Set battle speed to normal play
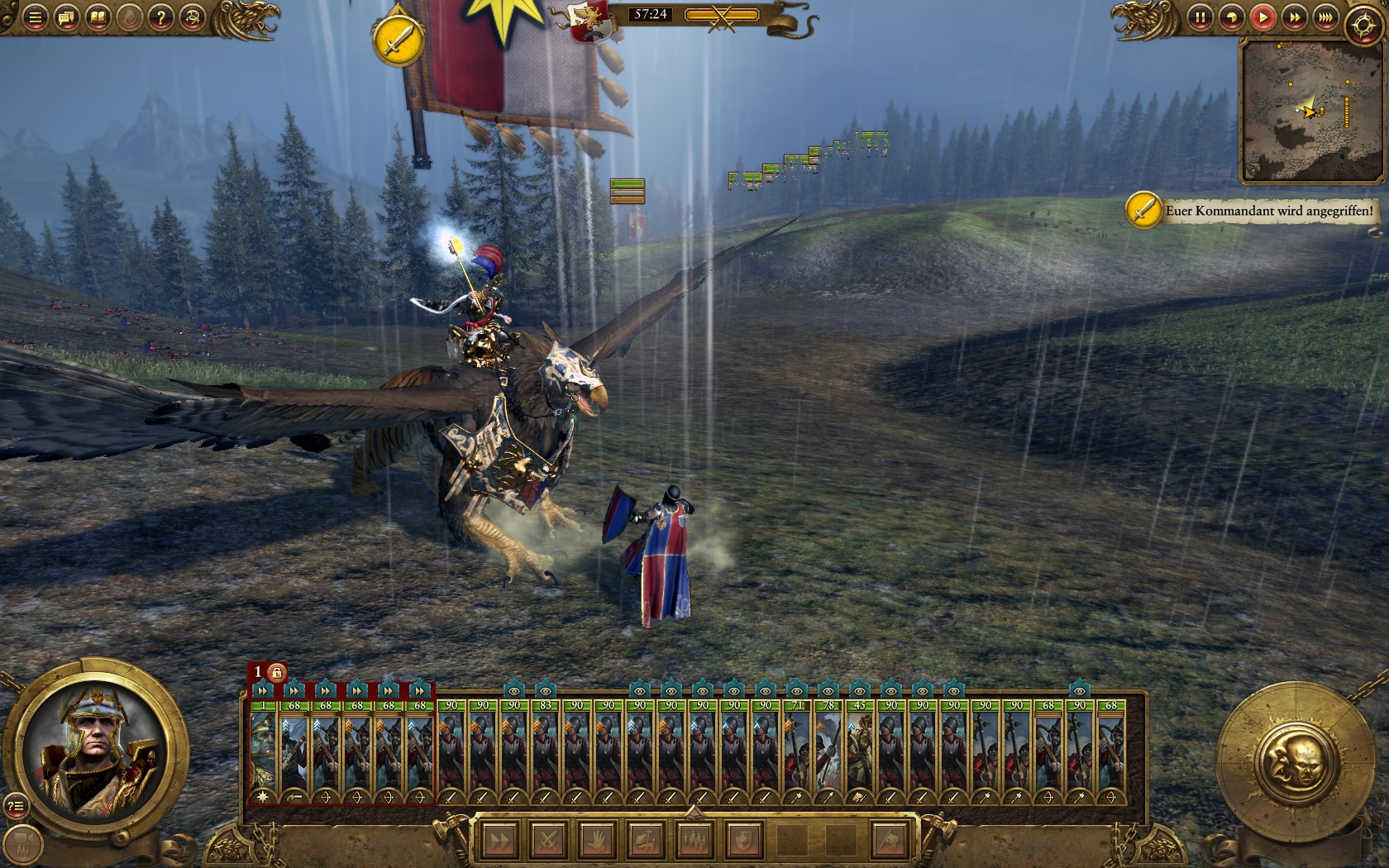Viewport: 1389px width, 868px height. click(1263, 17)
